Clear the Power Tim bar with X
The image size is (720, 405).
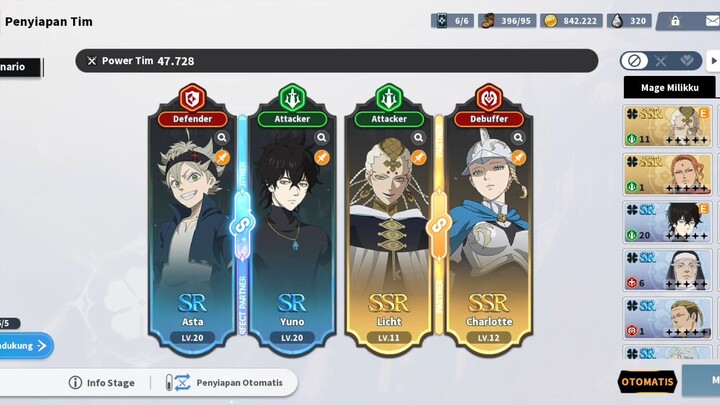[x=92, y=61]
